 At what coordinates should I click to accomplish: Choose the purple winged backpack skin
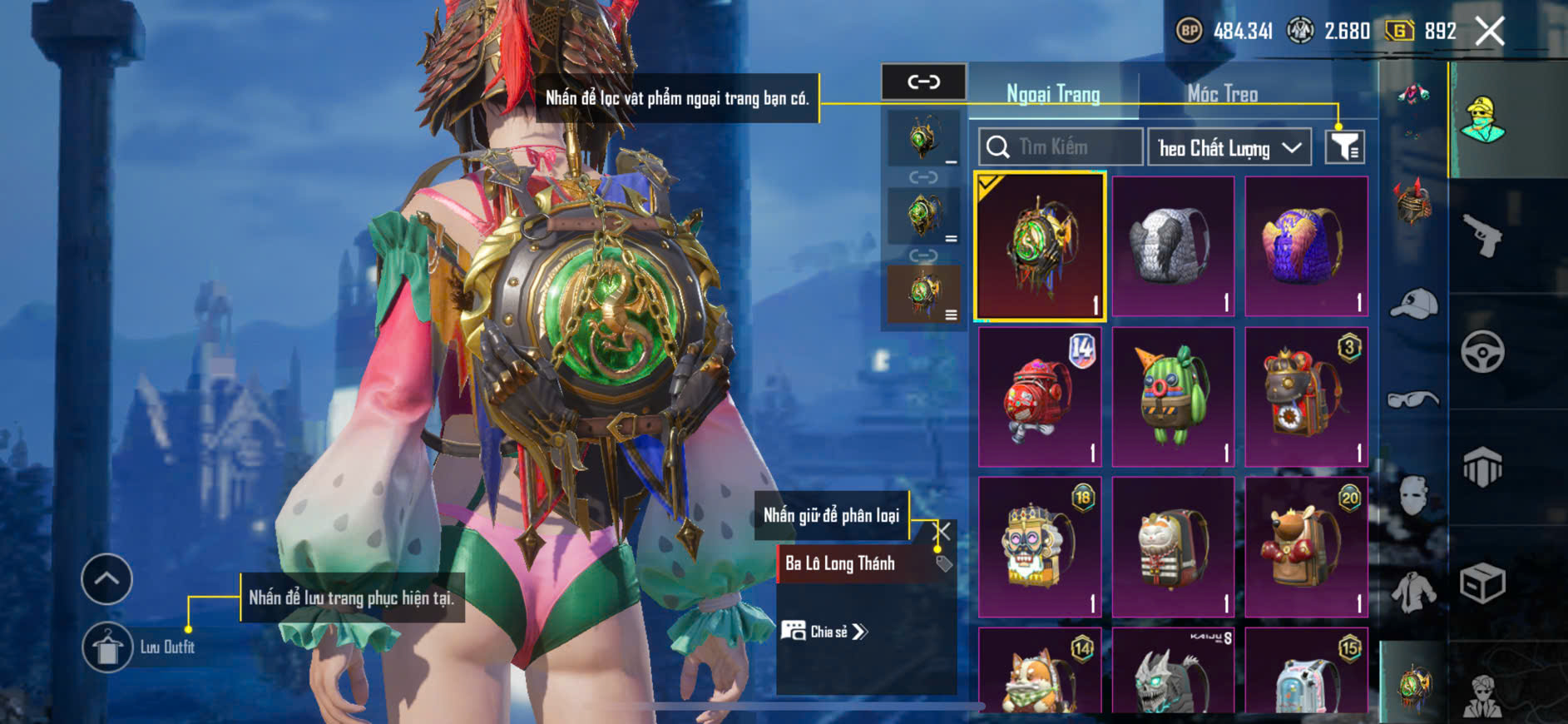click(1306, 246)
